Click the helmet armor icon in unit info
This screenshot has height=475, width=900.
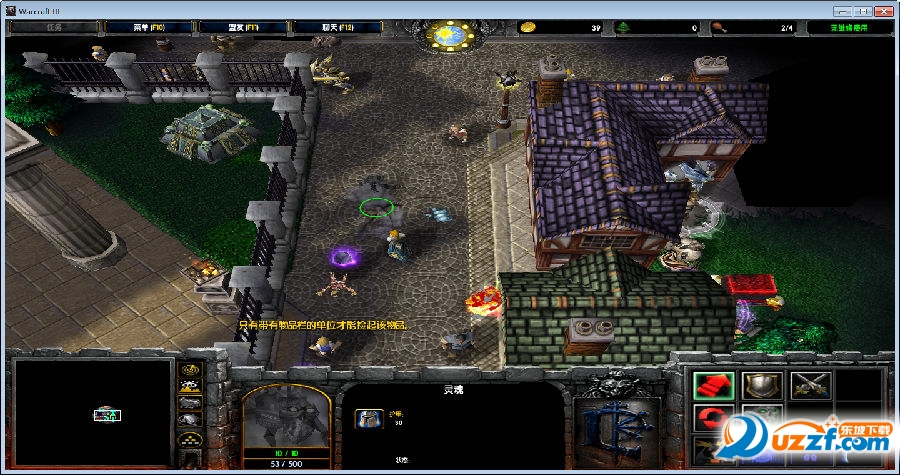[369, 420]
